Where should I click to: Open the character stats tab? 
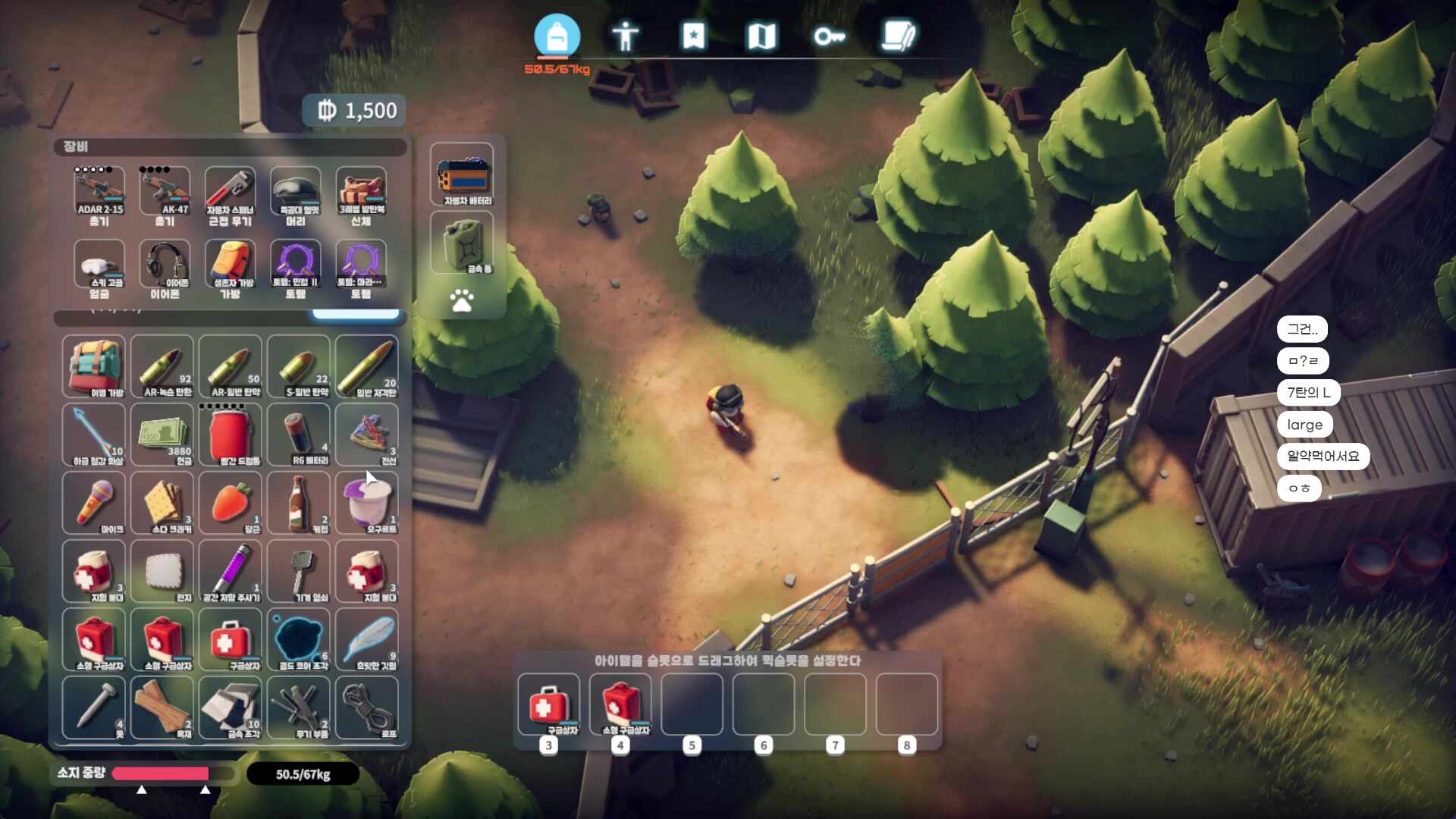point(625,36)
